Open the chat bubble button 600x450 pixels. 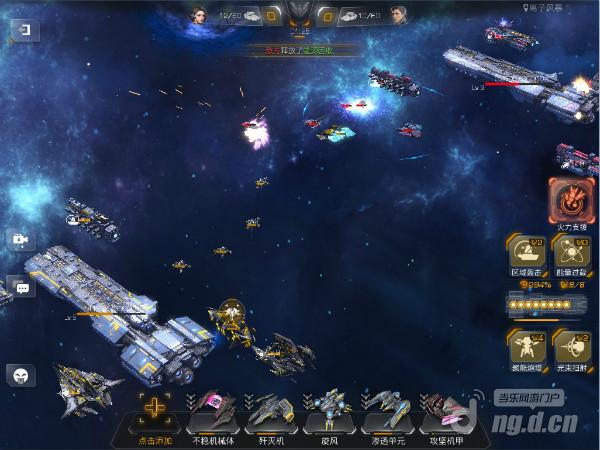pyautogui.click(x=21, y=288)
